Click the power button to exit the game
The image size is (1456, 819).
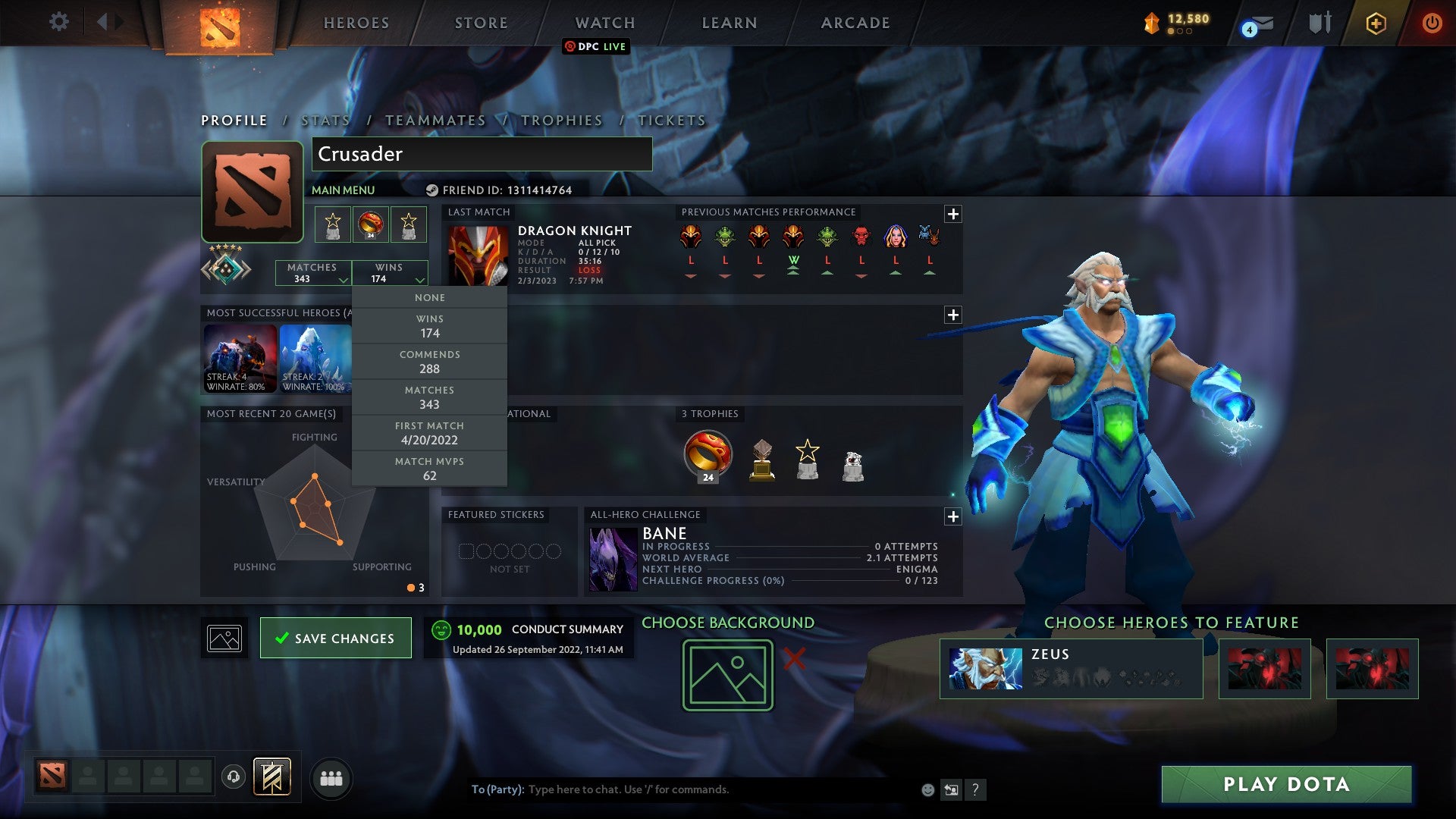(x=1432, y=23)
